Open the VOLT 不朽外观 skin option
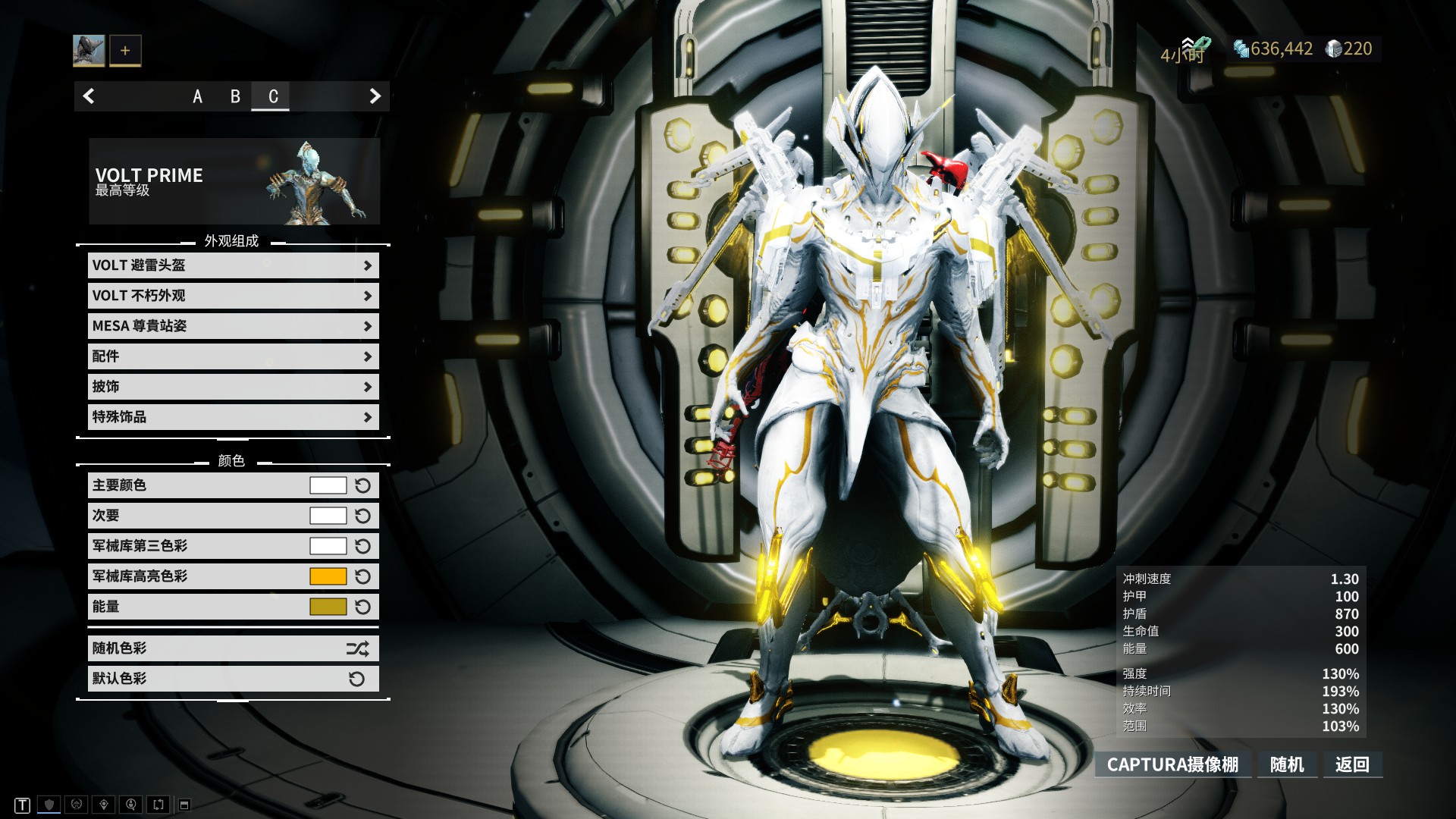Image resolution: width=1456 pixels, height=819 pixels. pos(233,296)
